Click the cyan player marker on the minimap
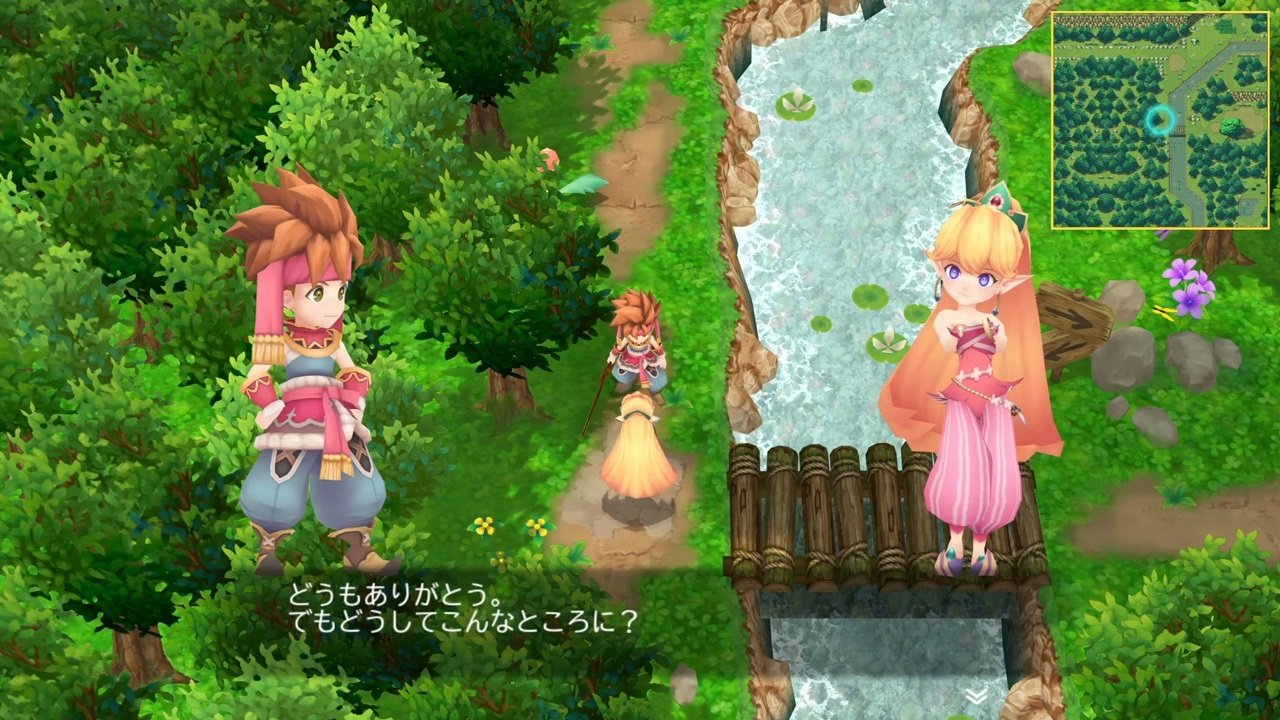The image size is (1280, 720). 1160,118
